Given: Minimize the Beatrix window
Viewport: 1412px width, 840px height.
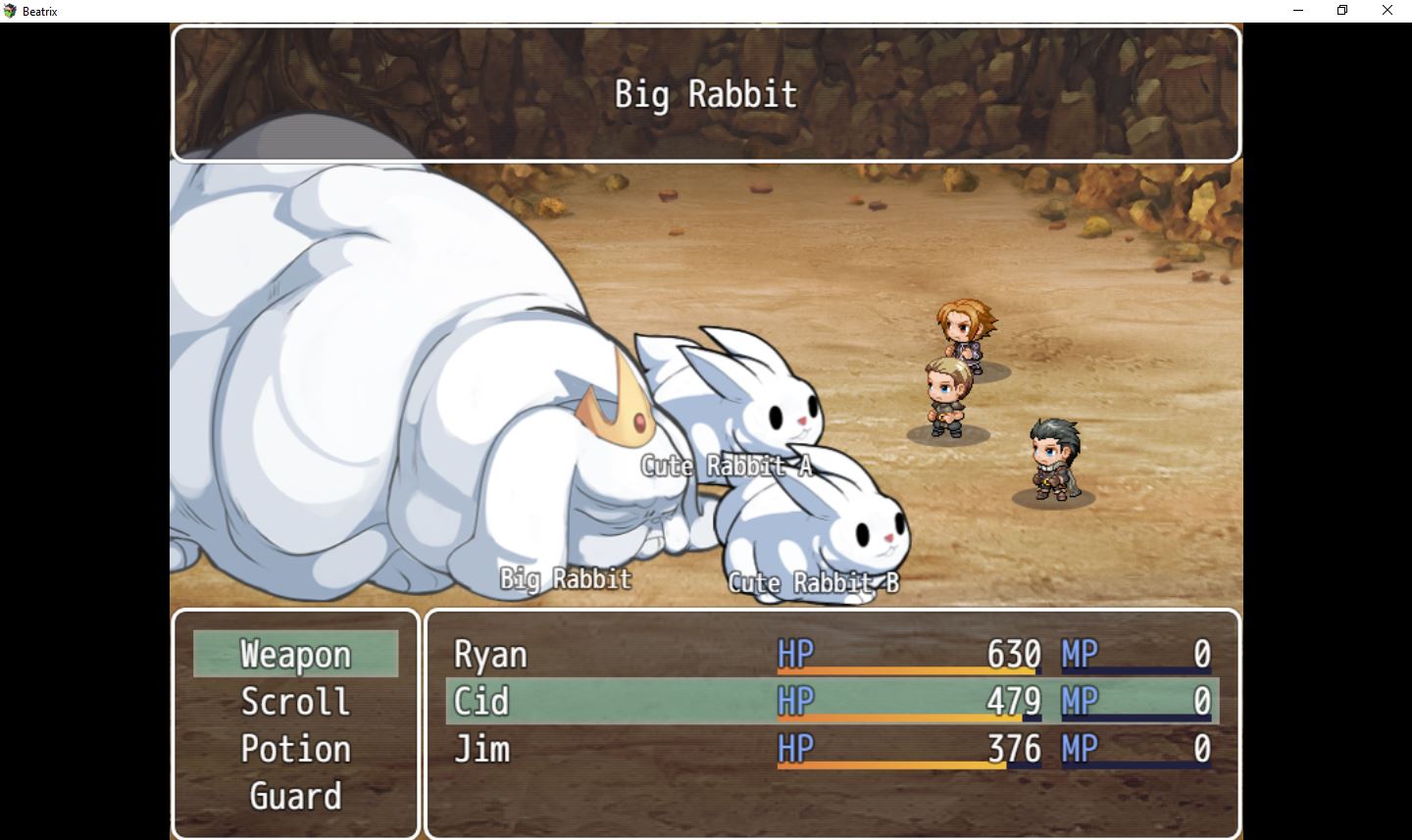Looking at the screenshot, I should coord(1298,11).
